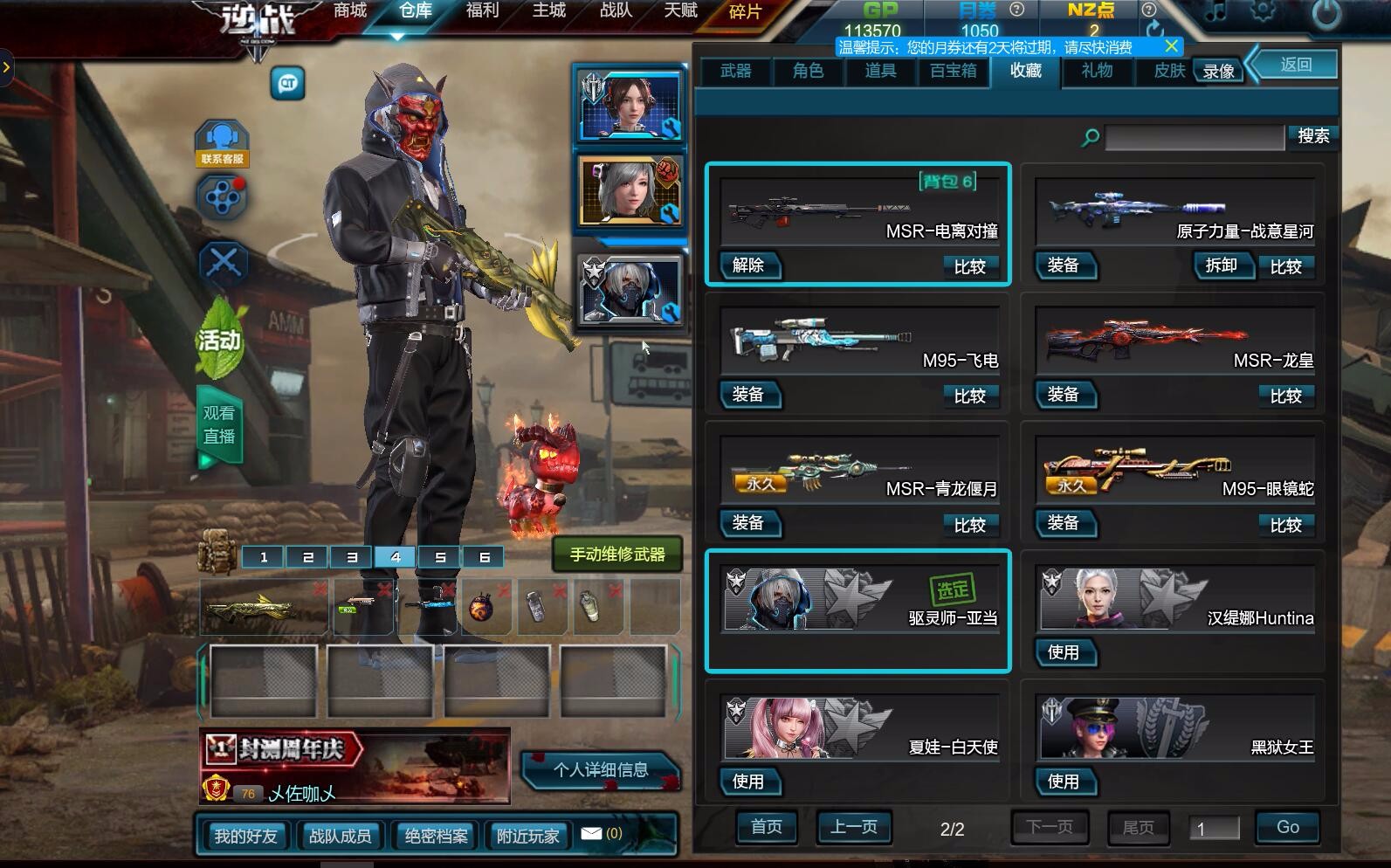Click 手动维修武器 repair button

click(x=617, y=555)
